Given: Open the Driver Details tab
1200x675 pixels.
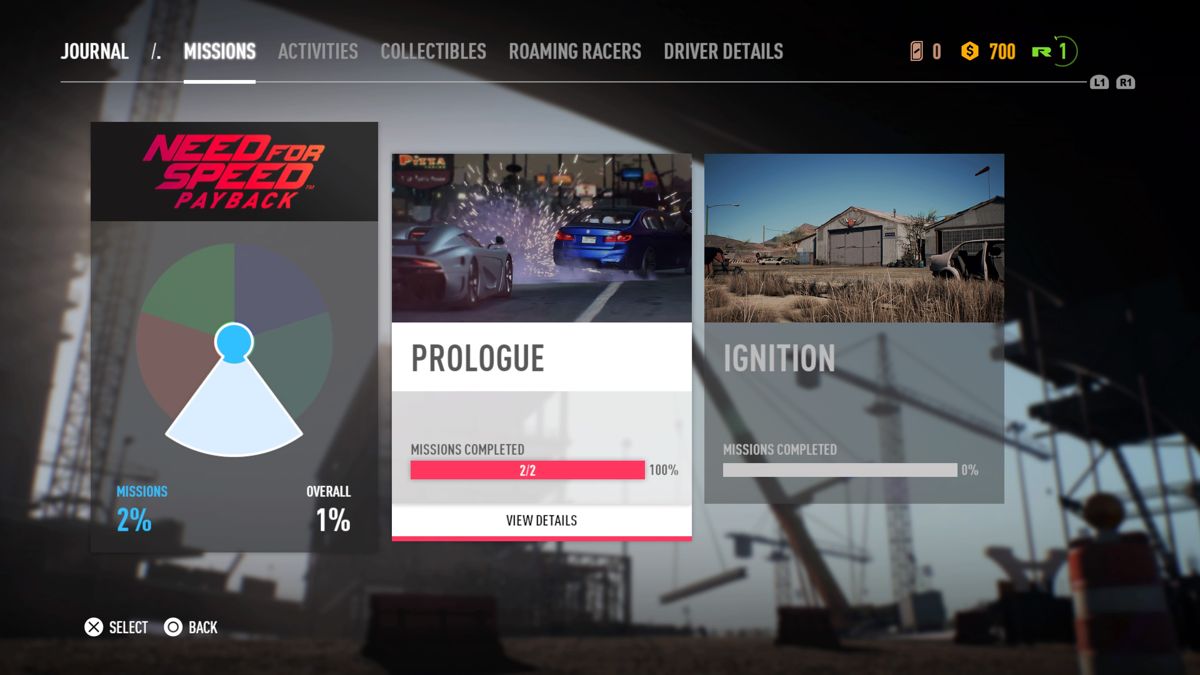Looking at the screenshot, I should click(x=723, y=52).
